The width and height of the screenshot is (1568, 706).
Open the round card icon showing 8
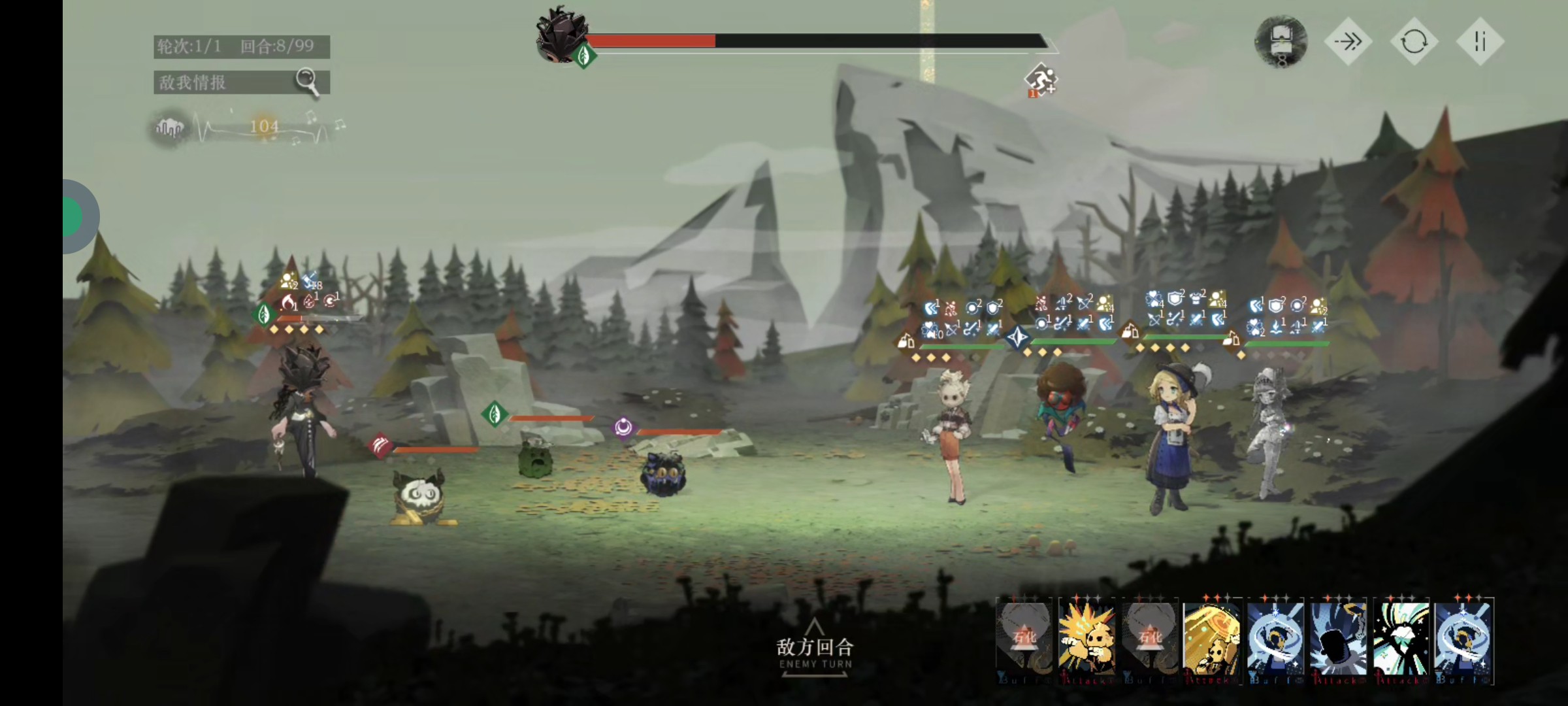click(1281, 42)
